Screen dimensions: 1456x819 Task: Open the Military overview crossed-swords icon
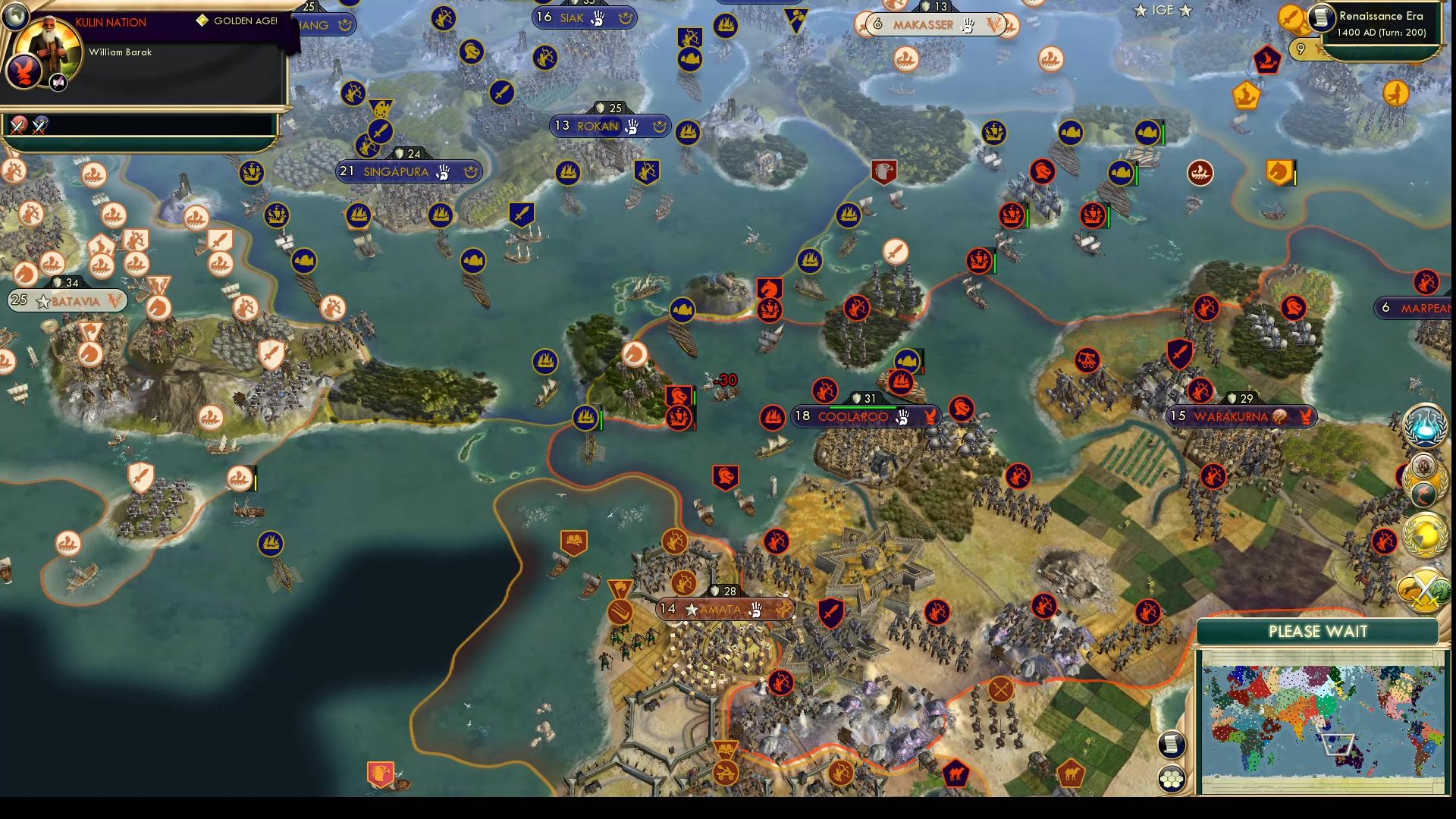click(1424, 588)
